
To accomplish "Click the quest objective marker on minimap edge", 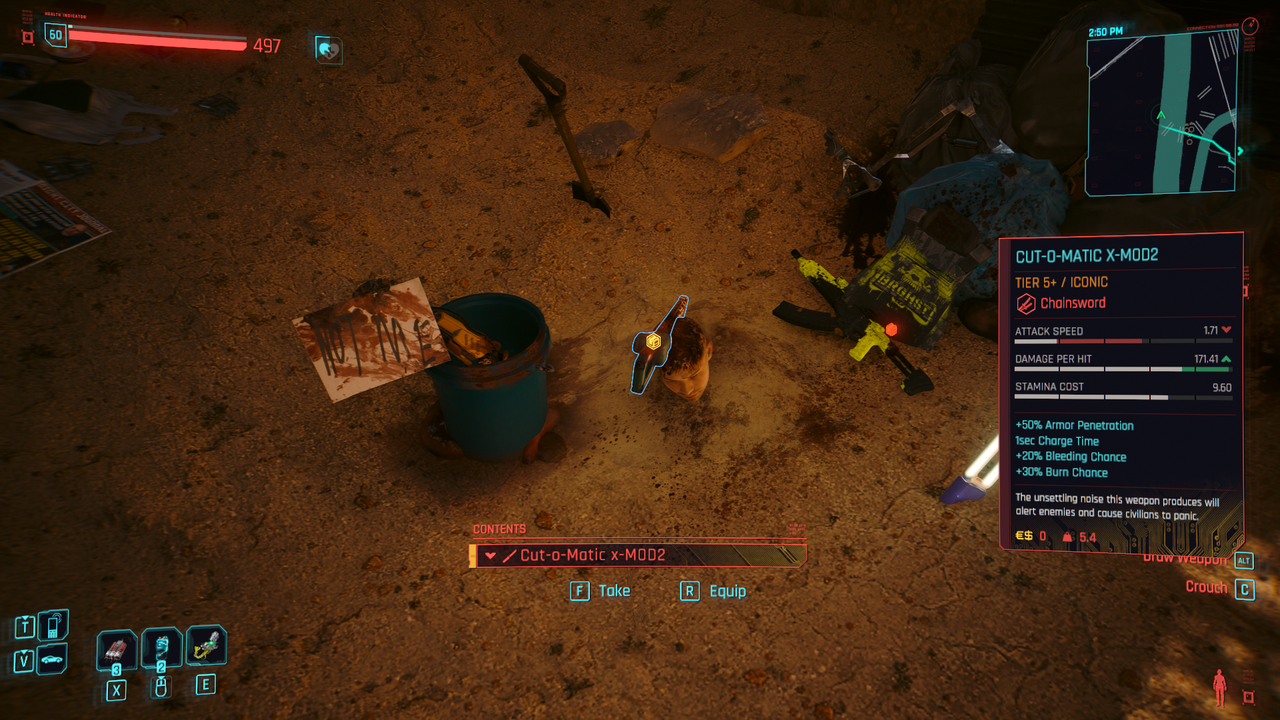I will [1241, 152].
